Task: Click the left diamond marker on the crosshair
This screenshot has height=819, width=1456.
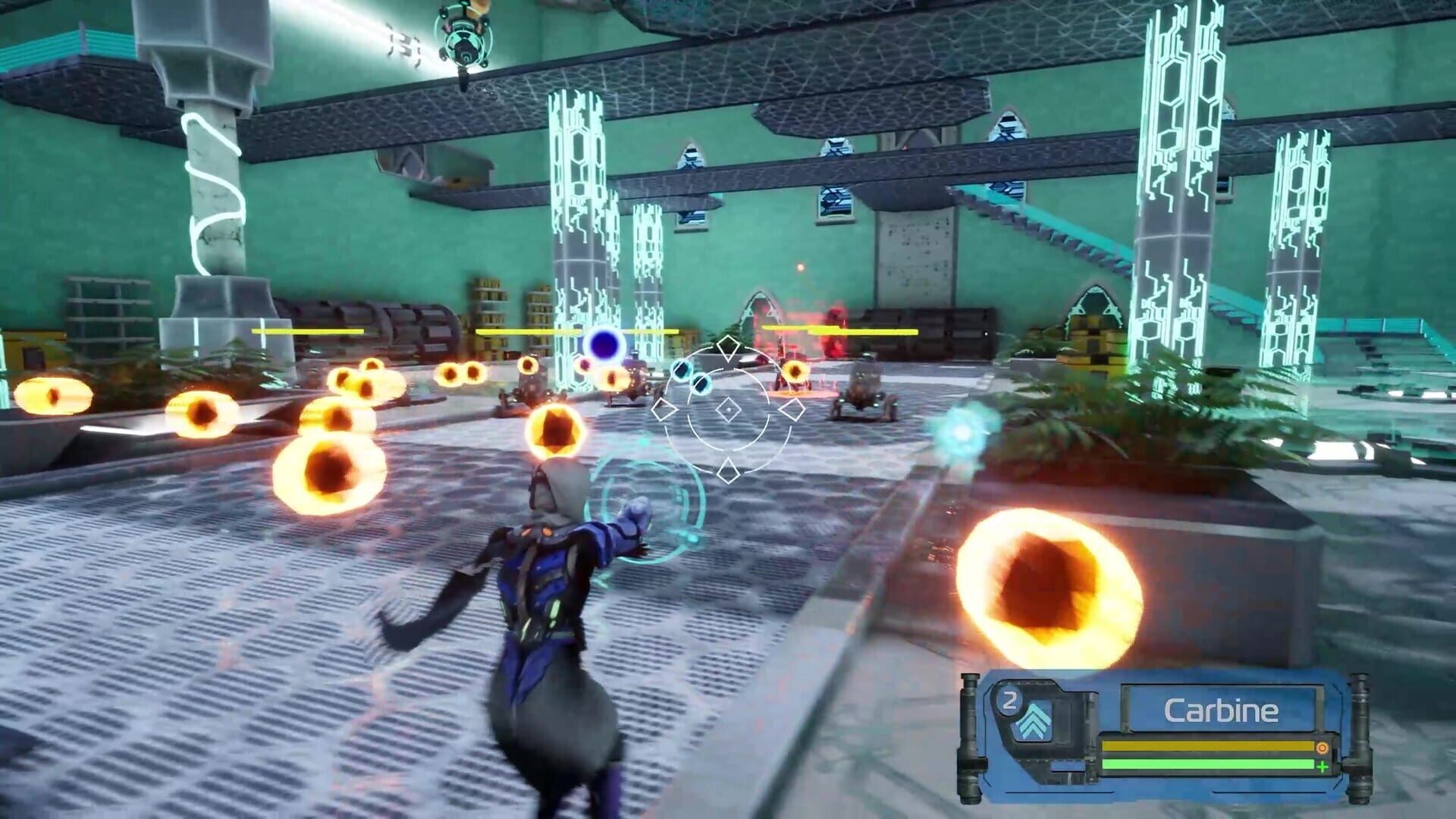Action: [663, 409]
